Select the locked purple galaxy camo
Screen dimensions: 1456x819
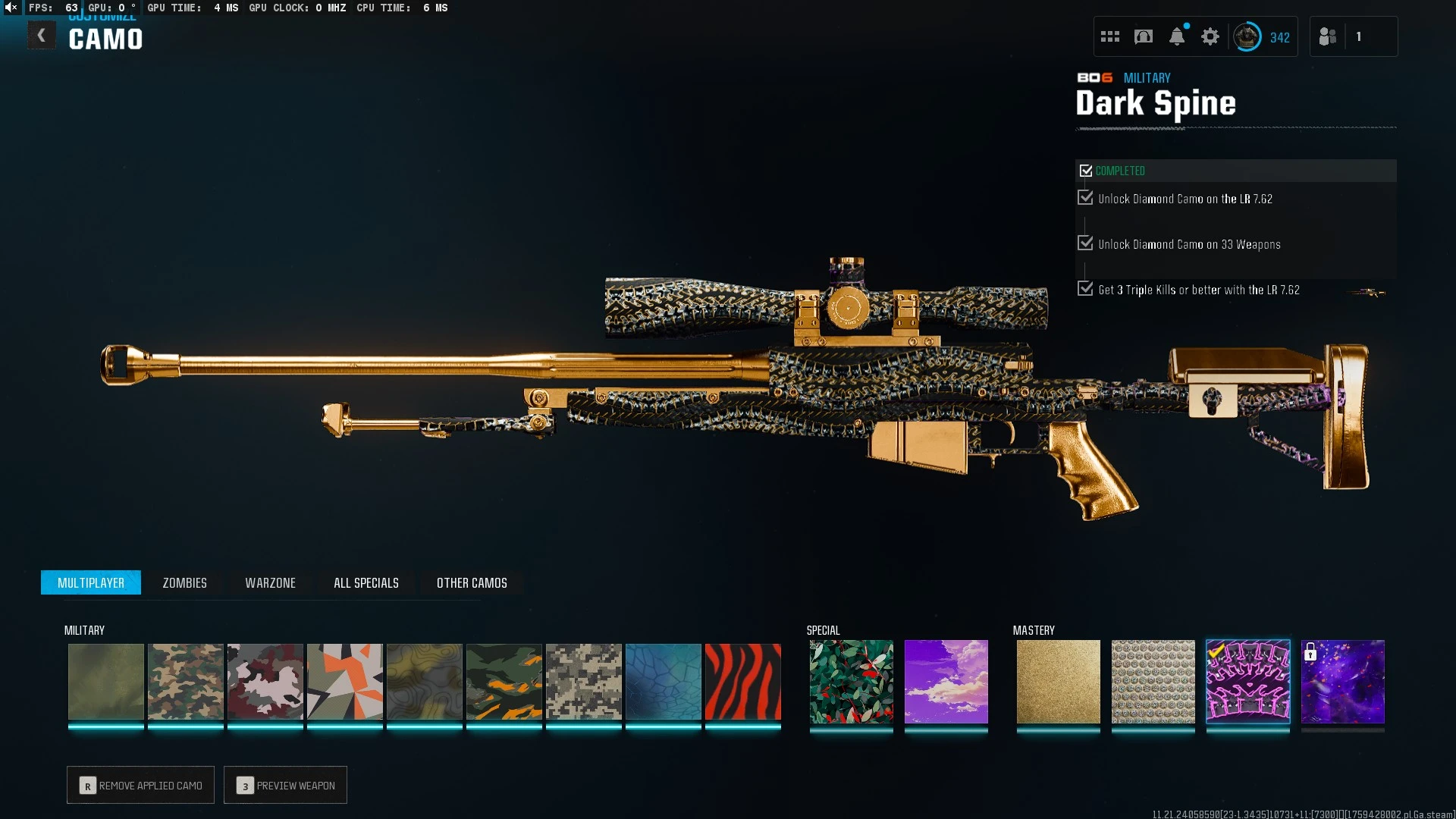1342,682
